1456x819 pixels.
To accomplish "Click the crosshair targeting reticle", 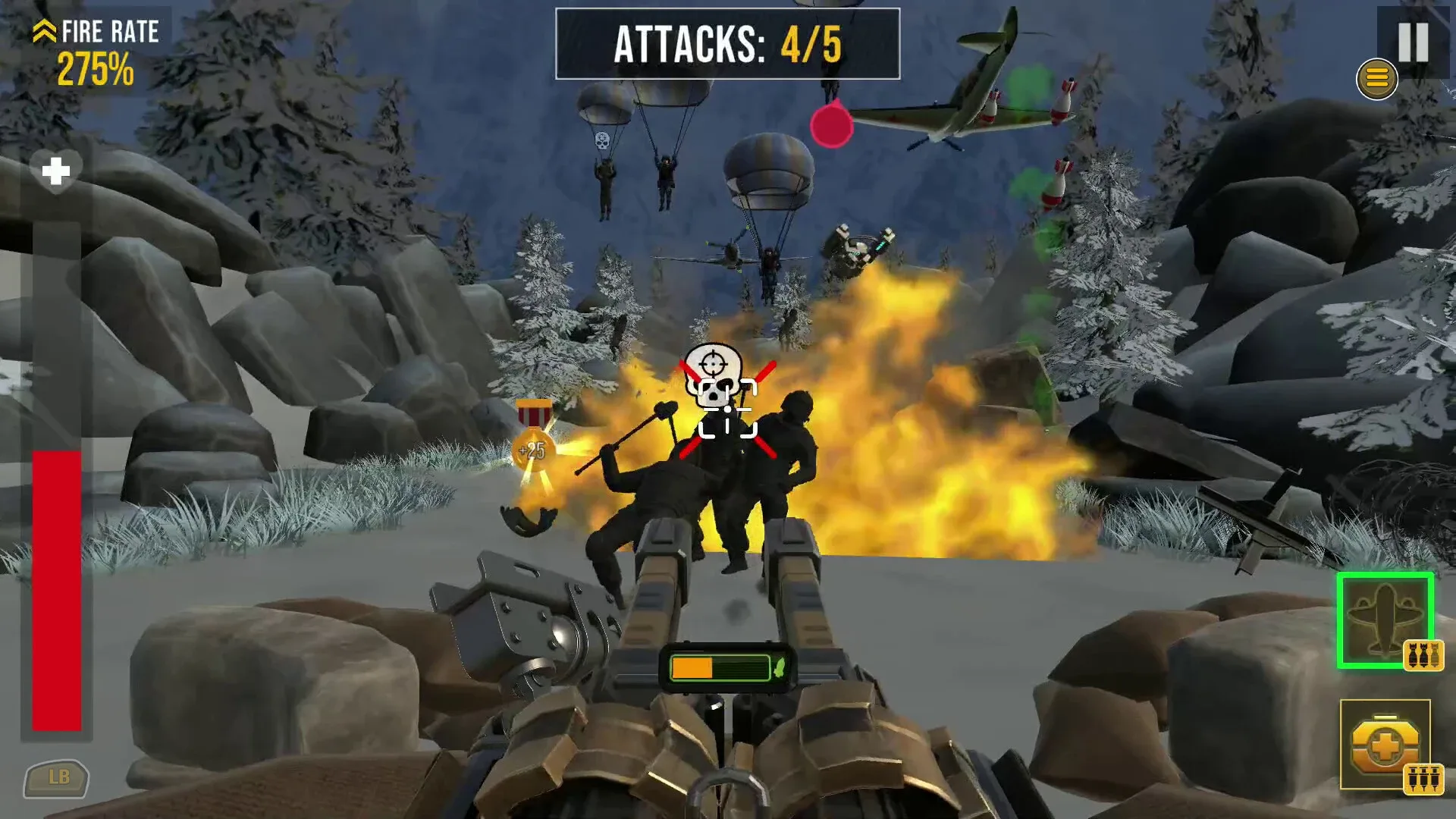I will pos(726,409).
